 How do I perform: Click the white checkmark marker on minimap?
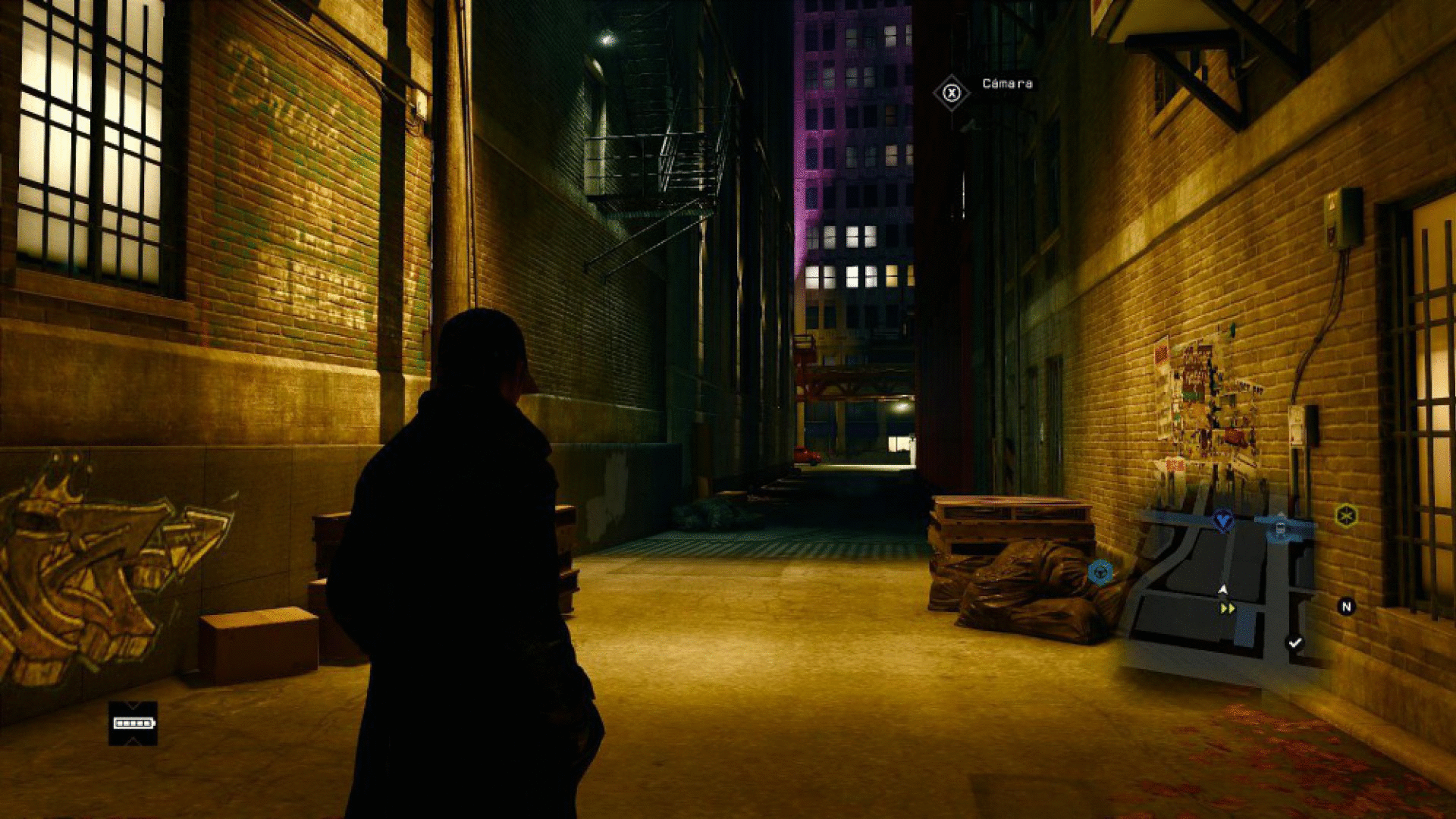click(x=1294, y=643)
